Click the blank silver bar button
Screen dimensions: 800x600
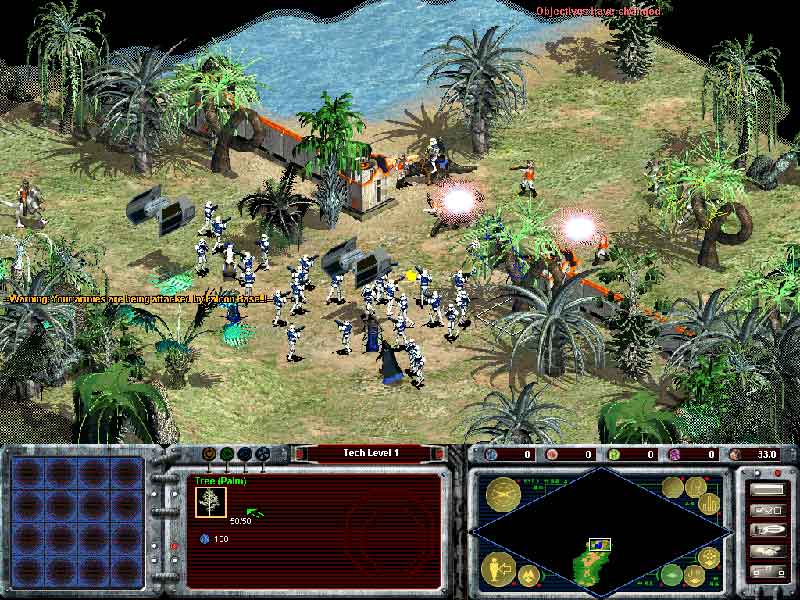(767, 490)
